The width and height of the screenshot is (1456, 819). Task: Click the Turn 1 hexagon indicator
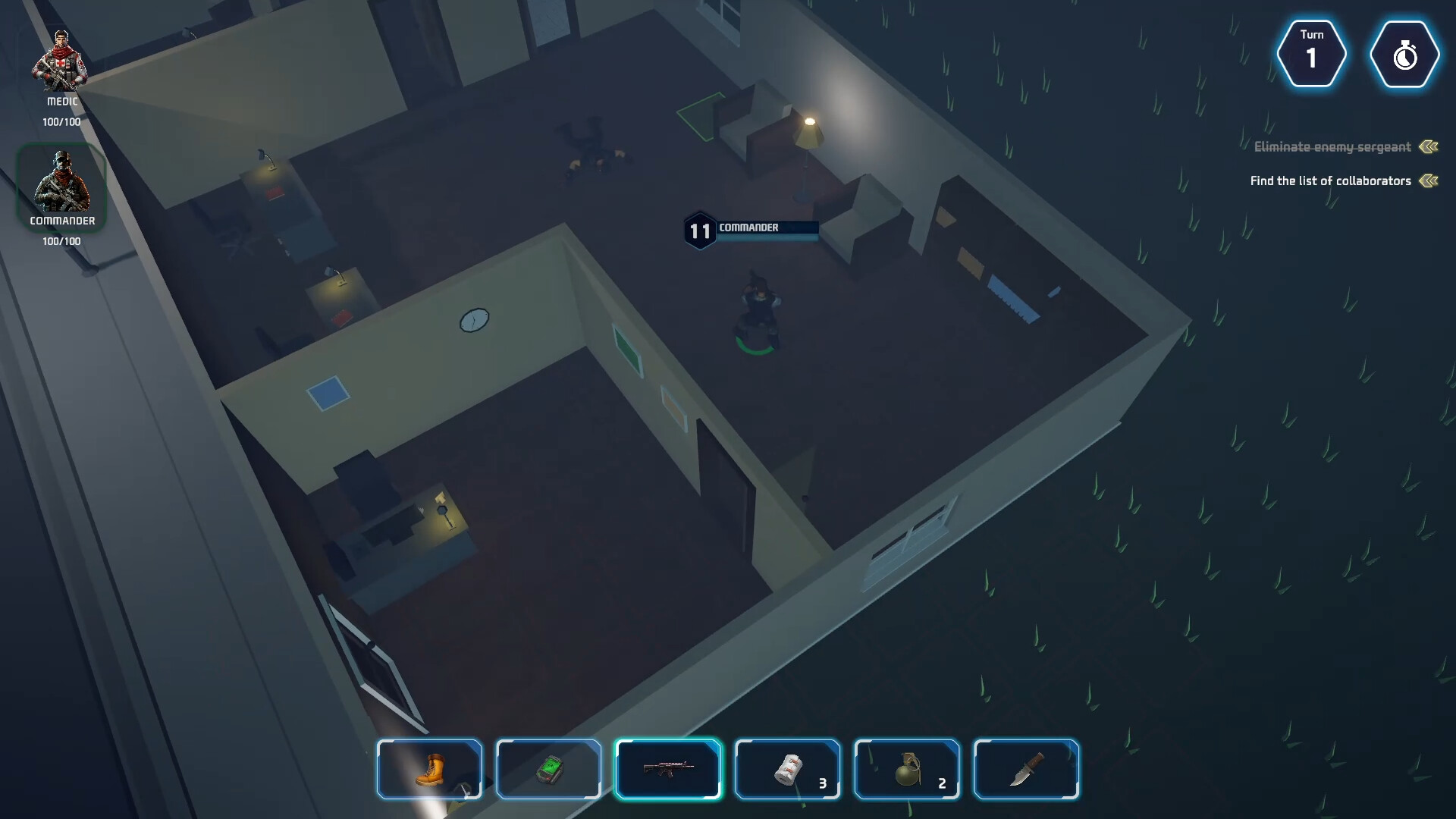point(1312,54)
